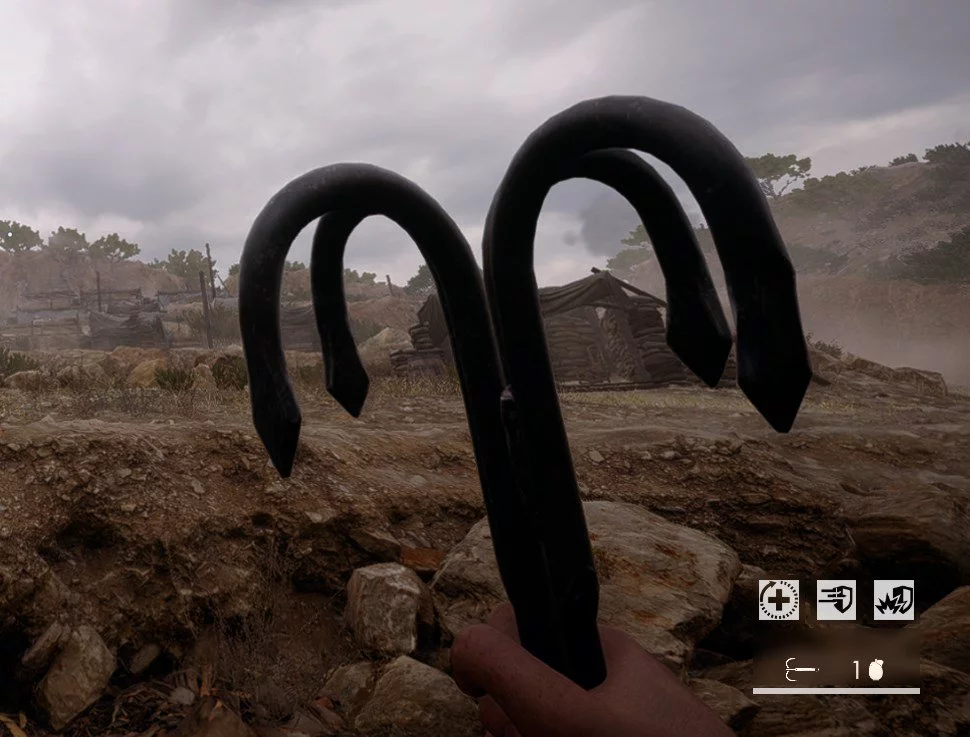
Task: Select the grappling hook gadget icon
Action: tap(802, 670)
